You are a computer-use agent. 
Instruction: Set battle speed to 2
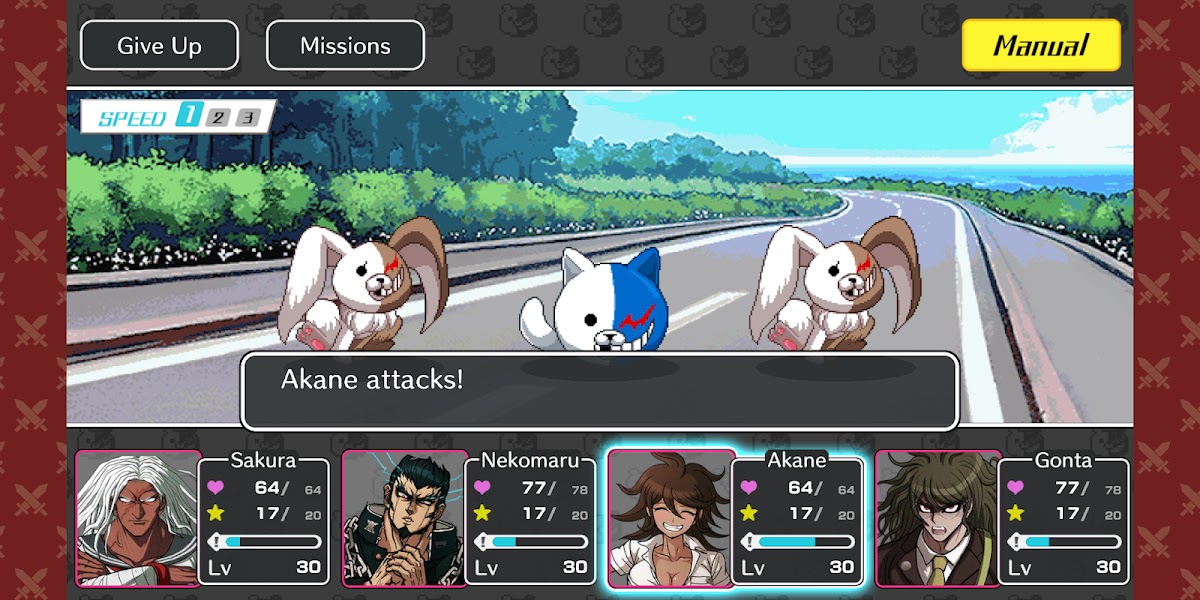[x=218, y=117]
